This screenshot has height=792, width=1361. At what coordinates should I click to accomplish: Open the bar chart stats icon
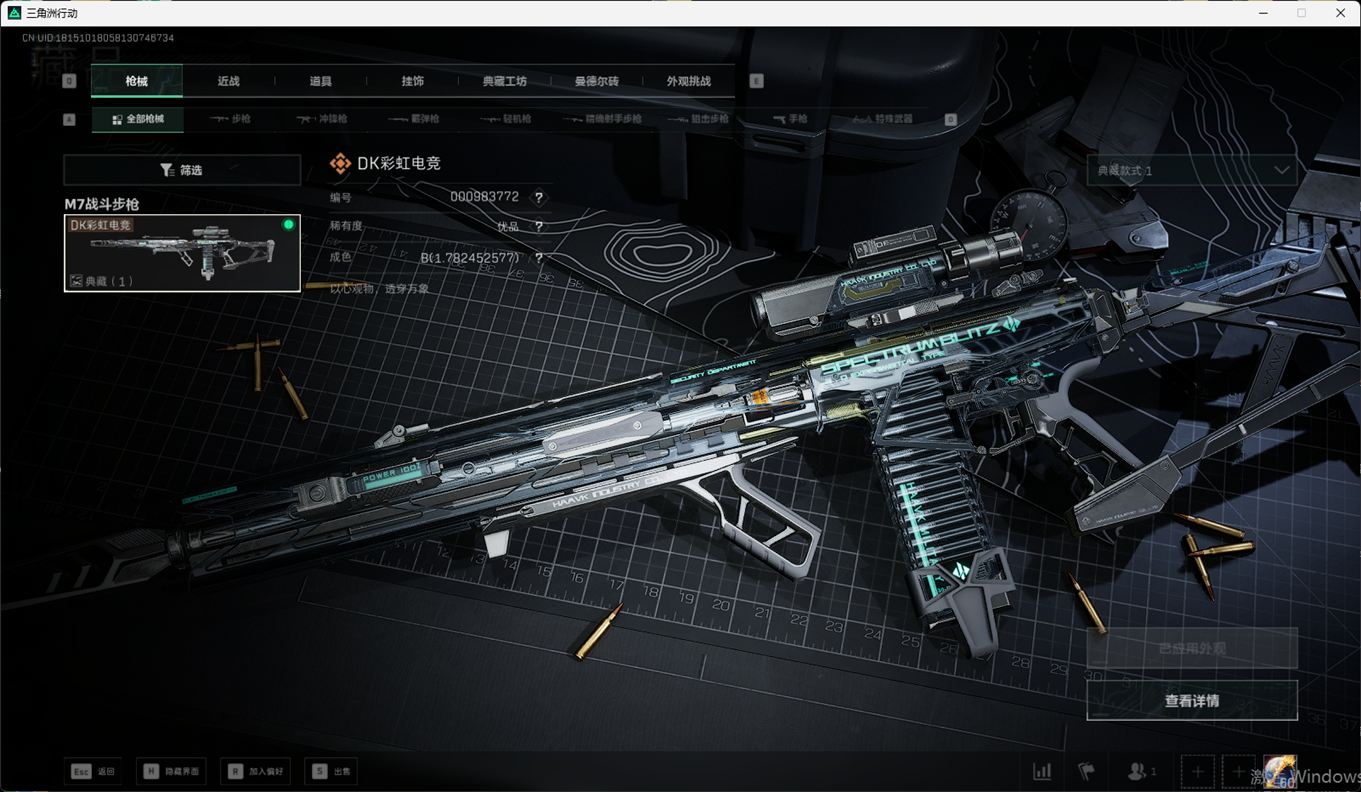pos(1042,771)
